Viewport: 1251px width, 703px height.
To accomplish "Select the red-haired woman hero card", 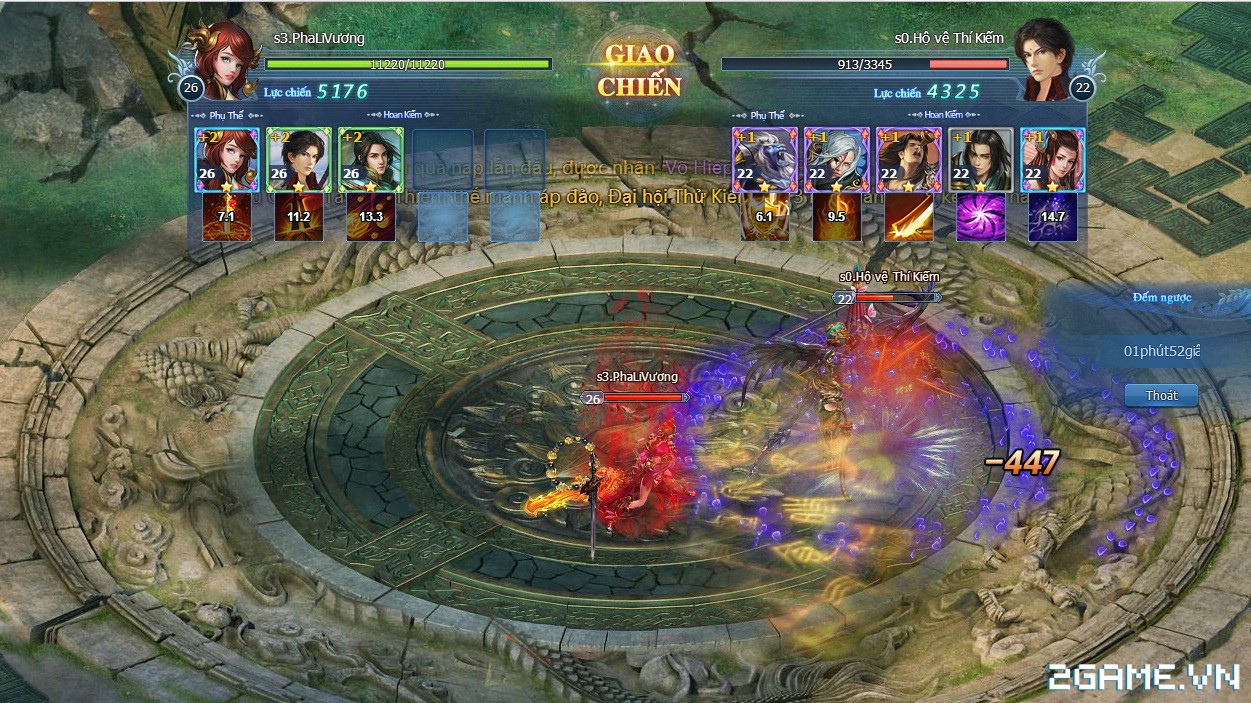I will tap(227, 159).
